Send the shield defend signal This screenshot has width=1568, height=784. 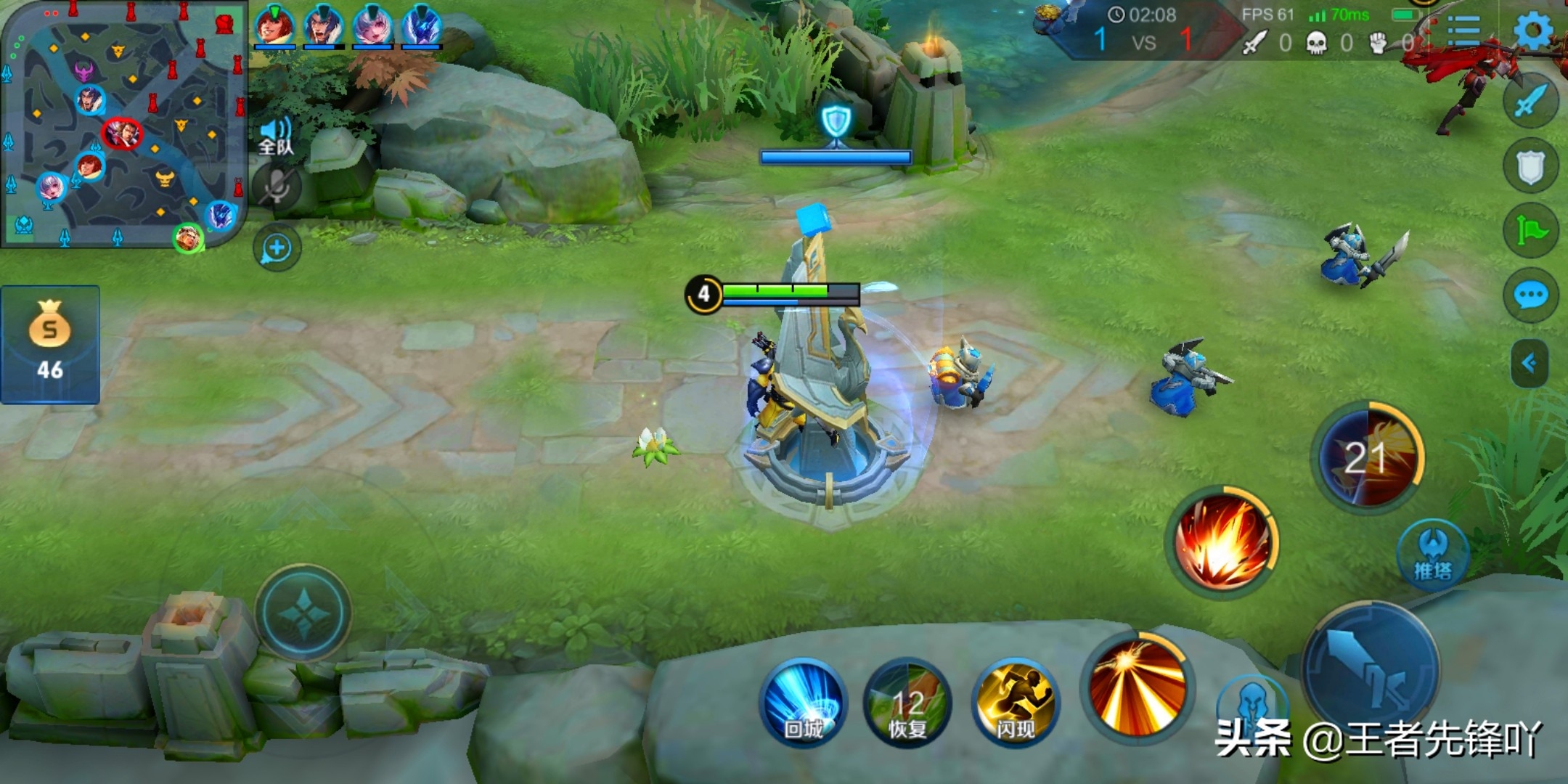pos(1530,167)
